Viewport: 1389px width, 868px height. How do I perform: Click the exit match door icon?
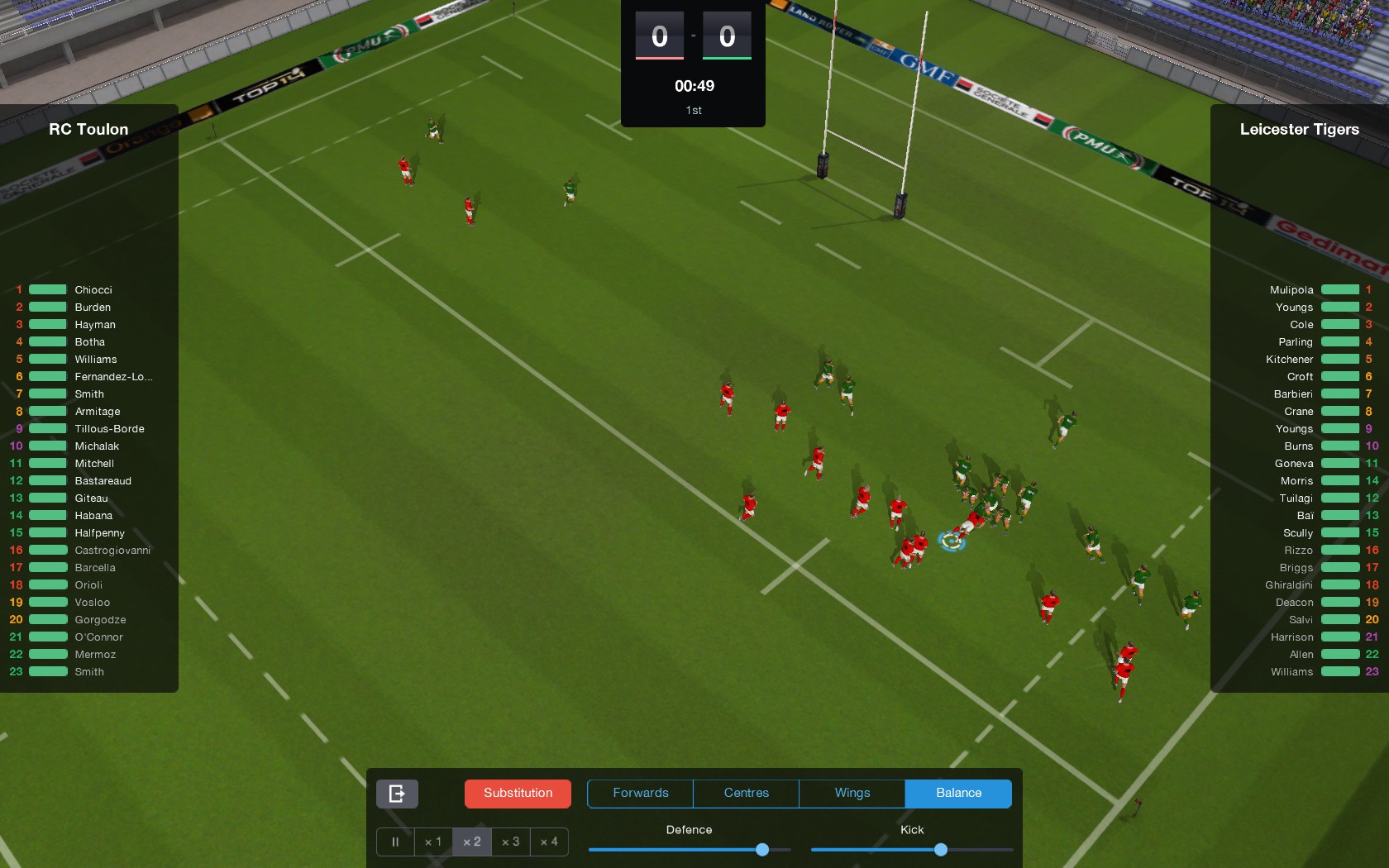coord(396,793)
